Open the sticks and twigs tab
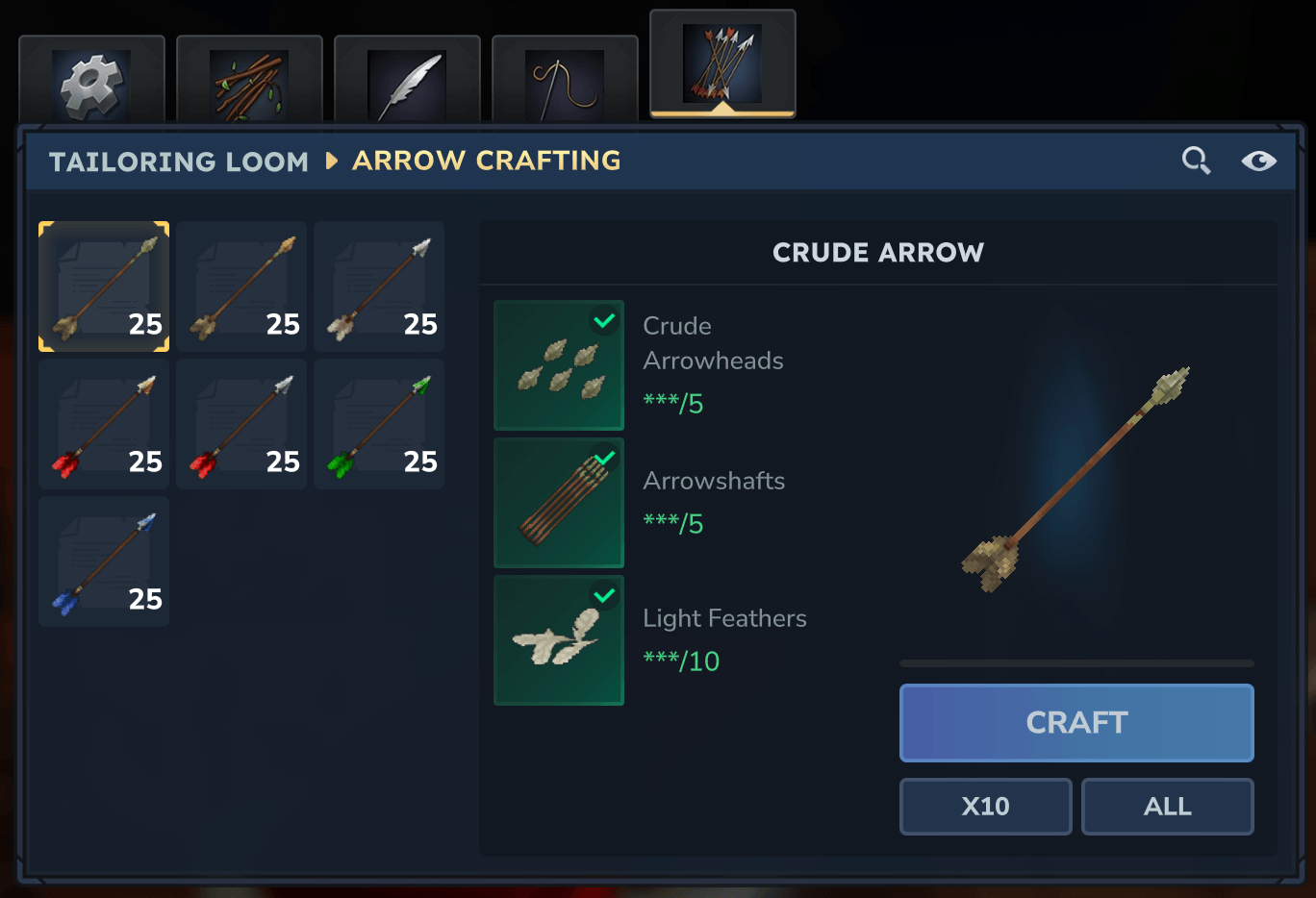Image resolution: width=1316 pixels, height=898 pixels. point(249,84)
